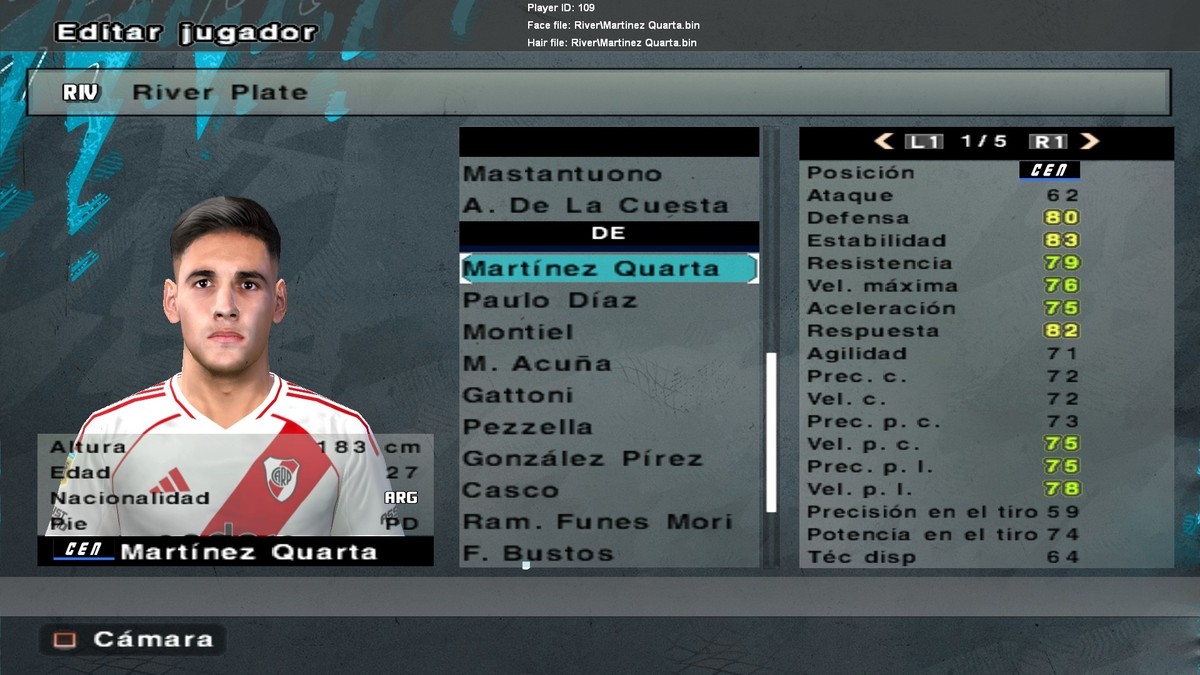Pick F. Bustos in the player list
Viewport: 1200px width, 675px height.
click(537, 554)
